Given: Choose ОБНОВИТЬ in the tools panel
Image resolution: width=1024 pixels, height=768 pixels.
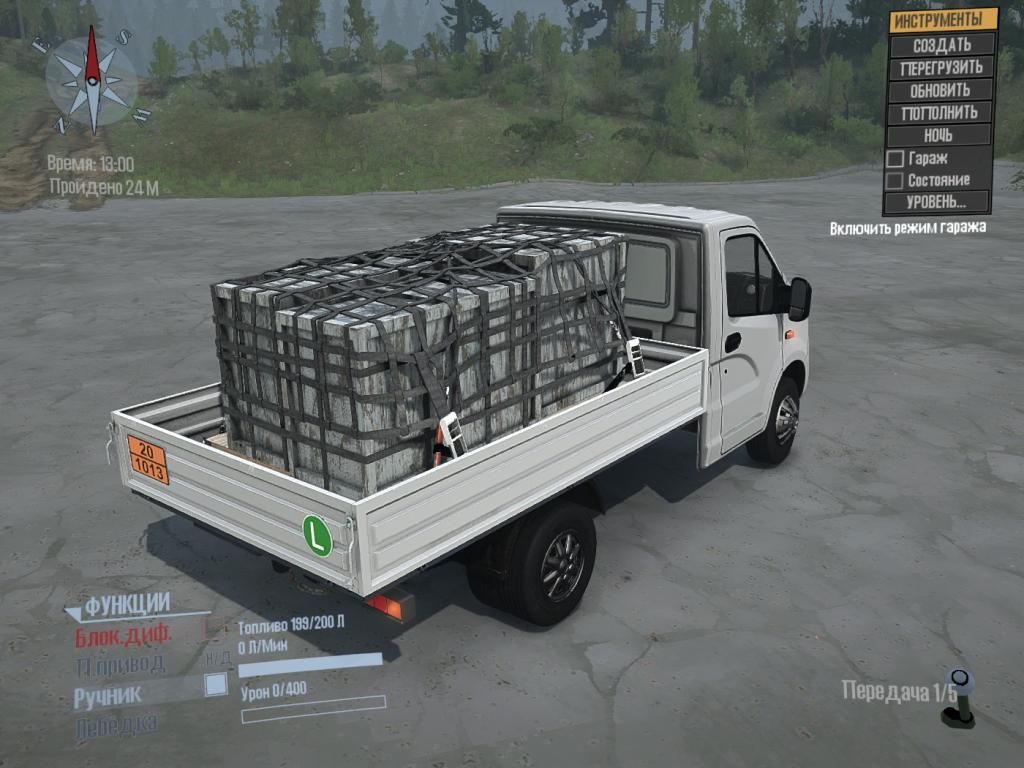Looking at the screenshot, I should (941, 90).
